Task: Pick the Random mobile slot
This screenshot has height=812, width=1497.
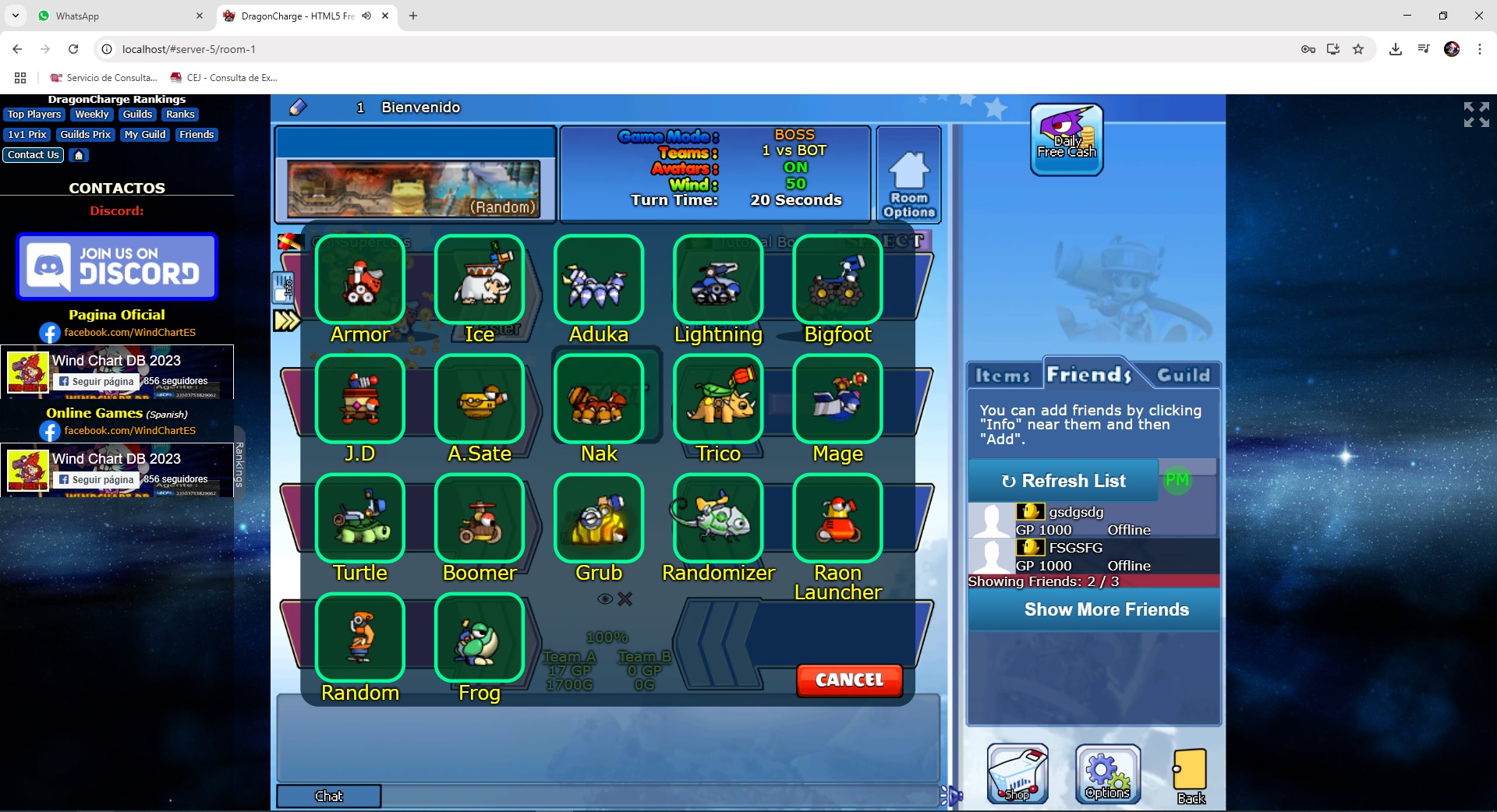Action: click(x=359, y=637)
